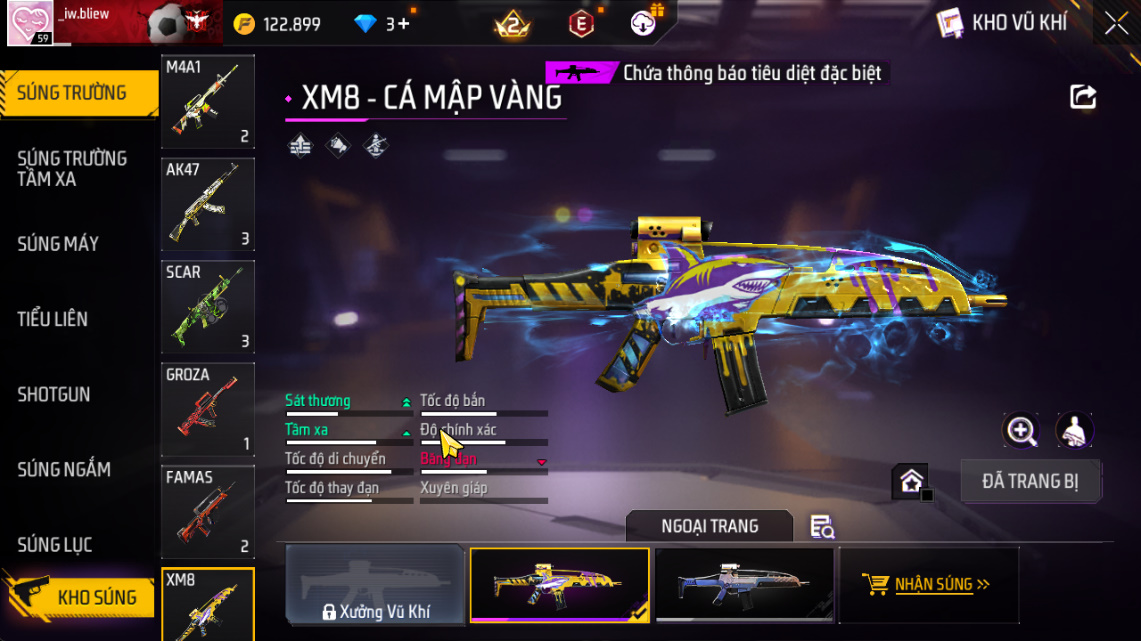Open the Súng Lục category
This screenshot has height=641, width=1141.
[55, 545]
